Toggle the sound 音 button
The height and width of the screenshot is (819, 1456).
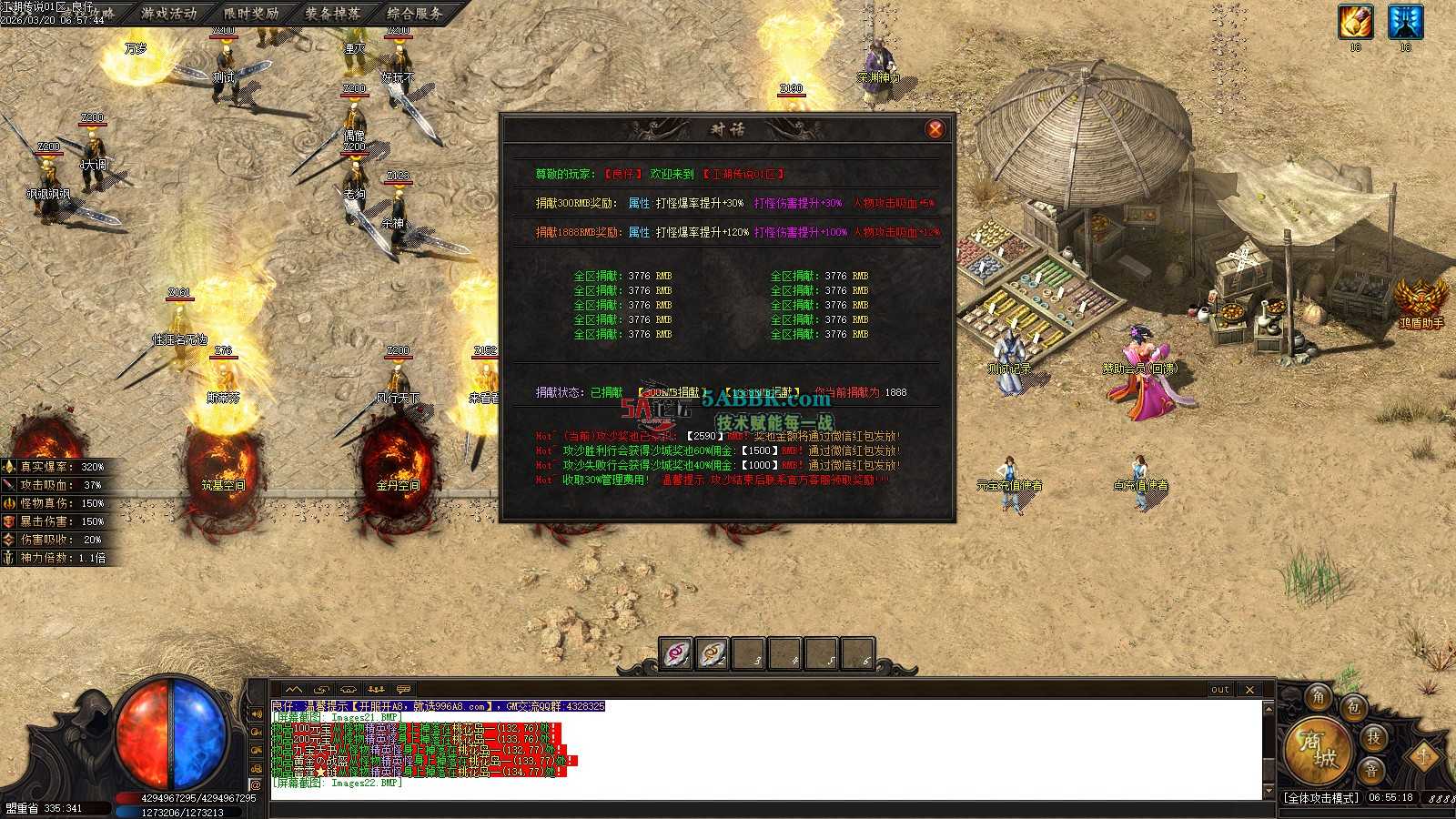point(1371,770)
